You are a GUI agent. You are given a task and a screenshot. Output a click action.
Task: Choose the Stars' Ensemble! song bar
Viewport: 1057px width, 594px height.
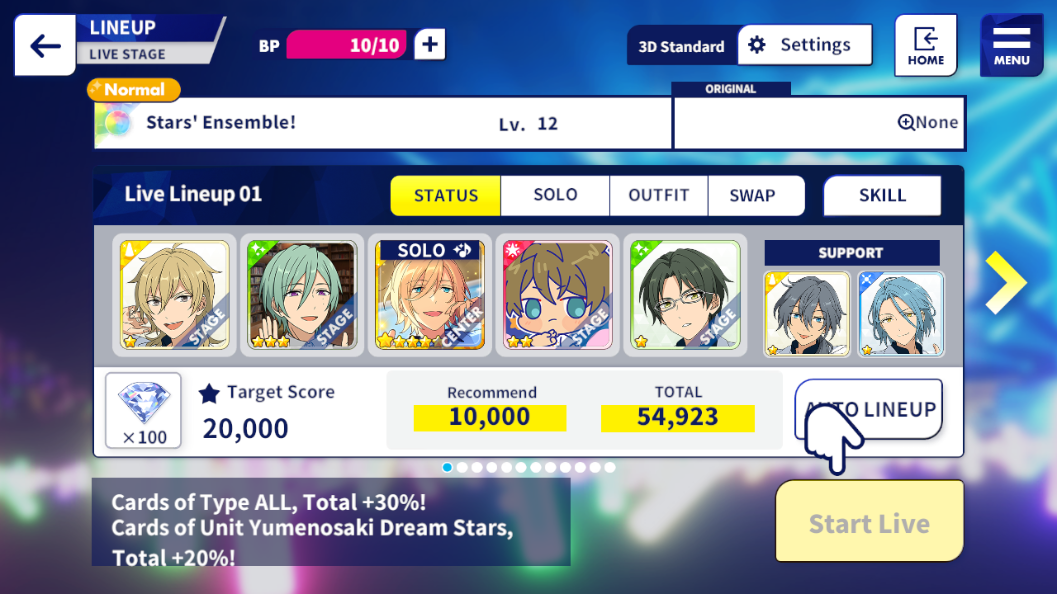click(382, 123)
